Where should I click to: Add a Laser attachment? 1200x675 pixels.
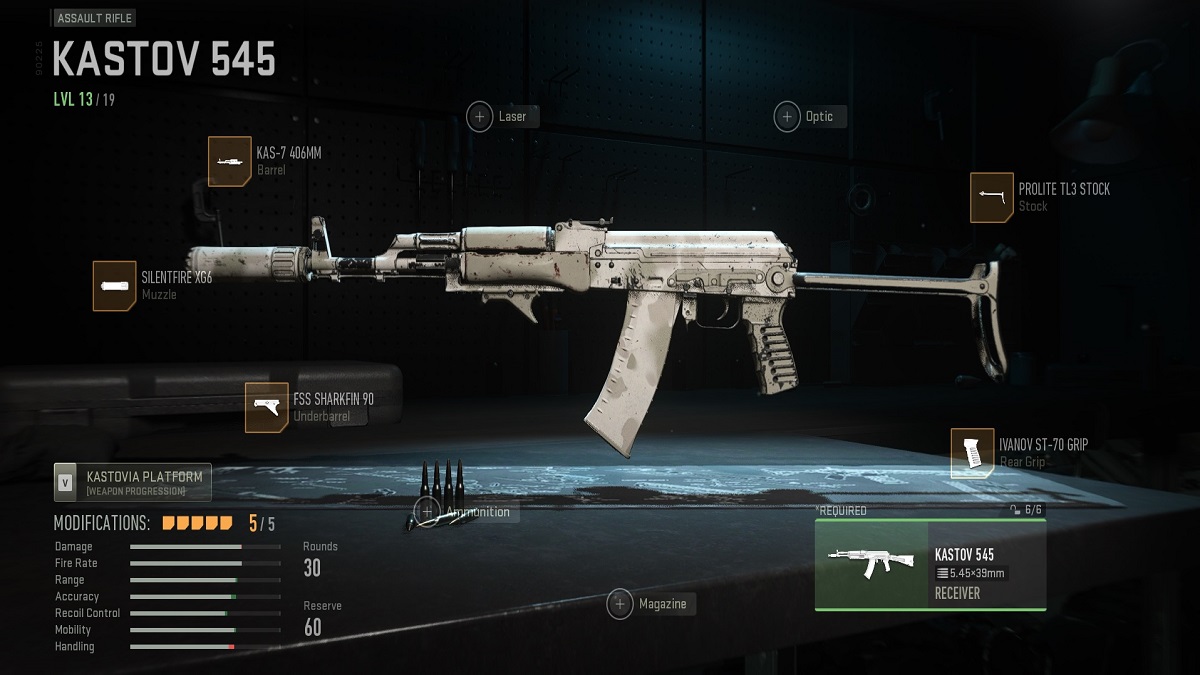coord(480,117)
